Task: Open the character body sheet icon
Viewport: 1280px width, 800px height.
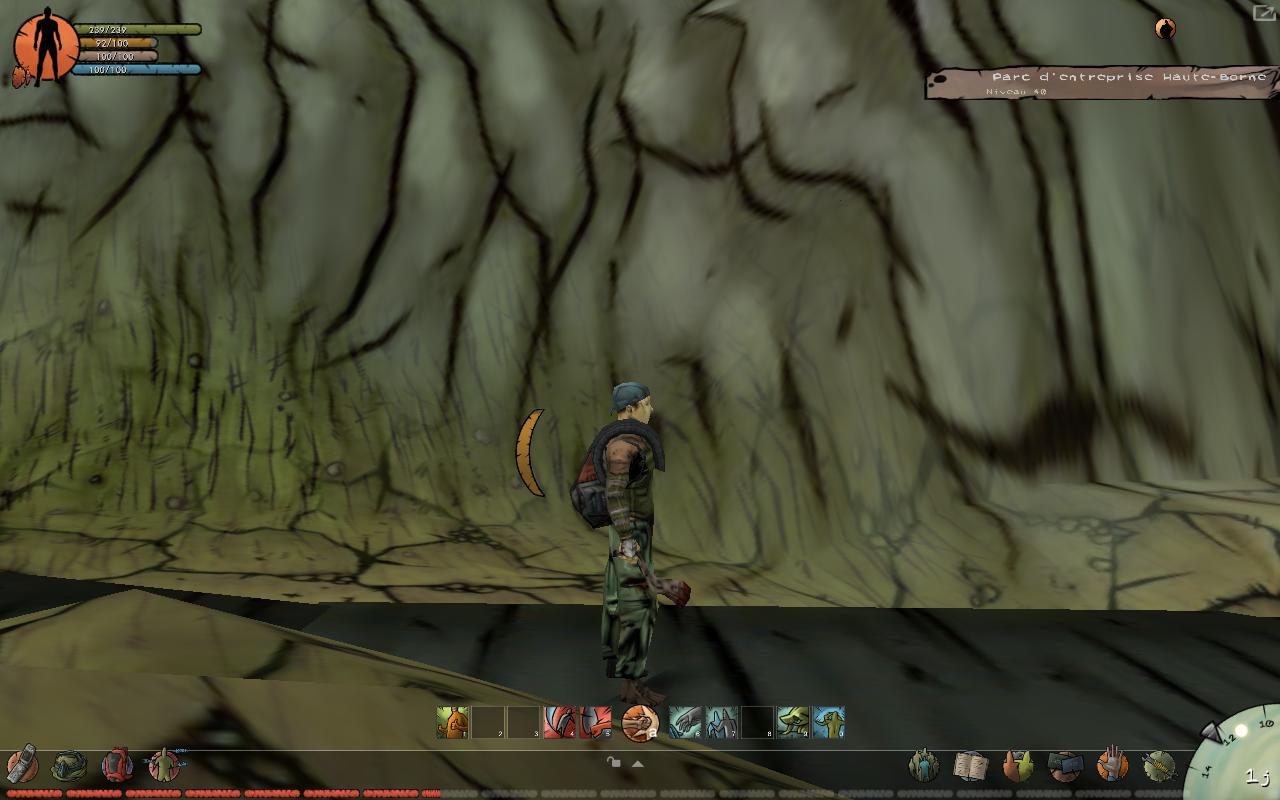Action: [x=164, y=766]
